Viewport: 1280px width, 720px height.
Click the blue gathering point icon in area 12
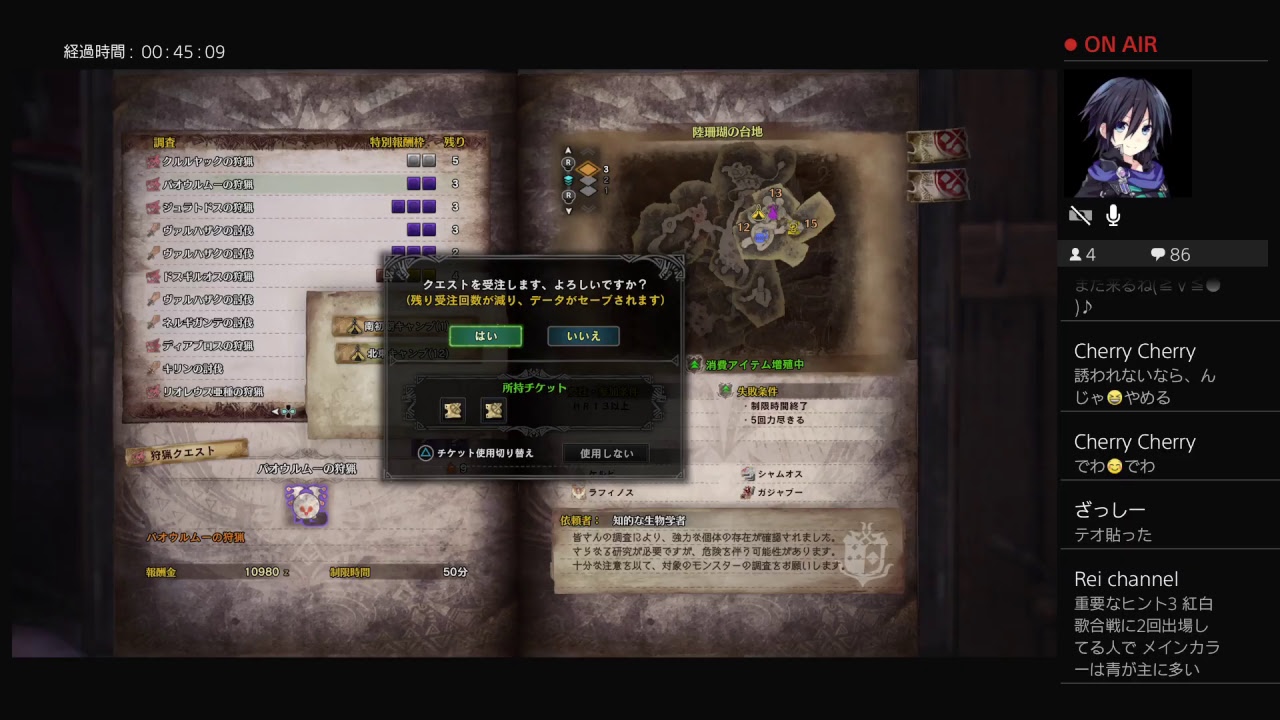pos(761,237)
